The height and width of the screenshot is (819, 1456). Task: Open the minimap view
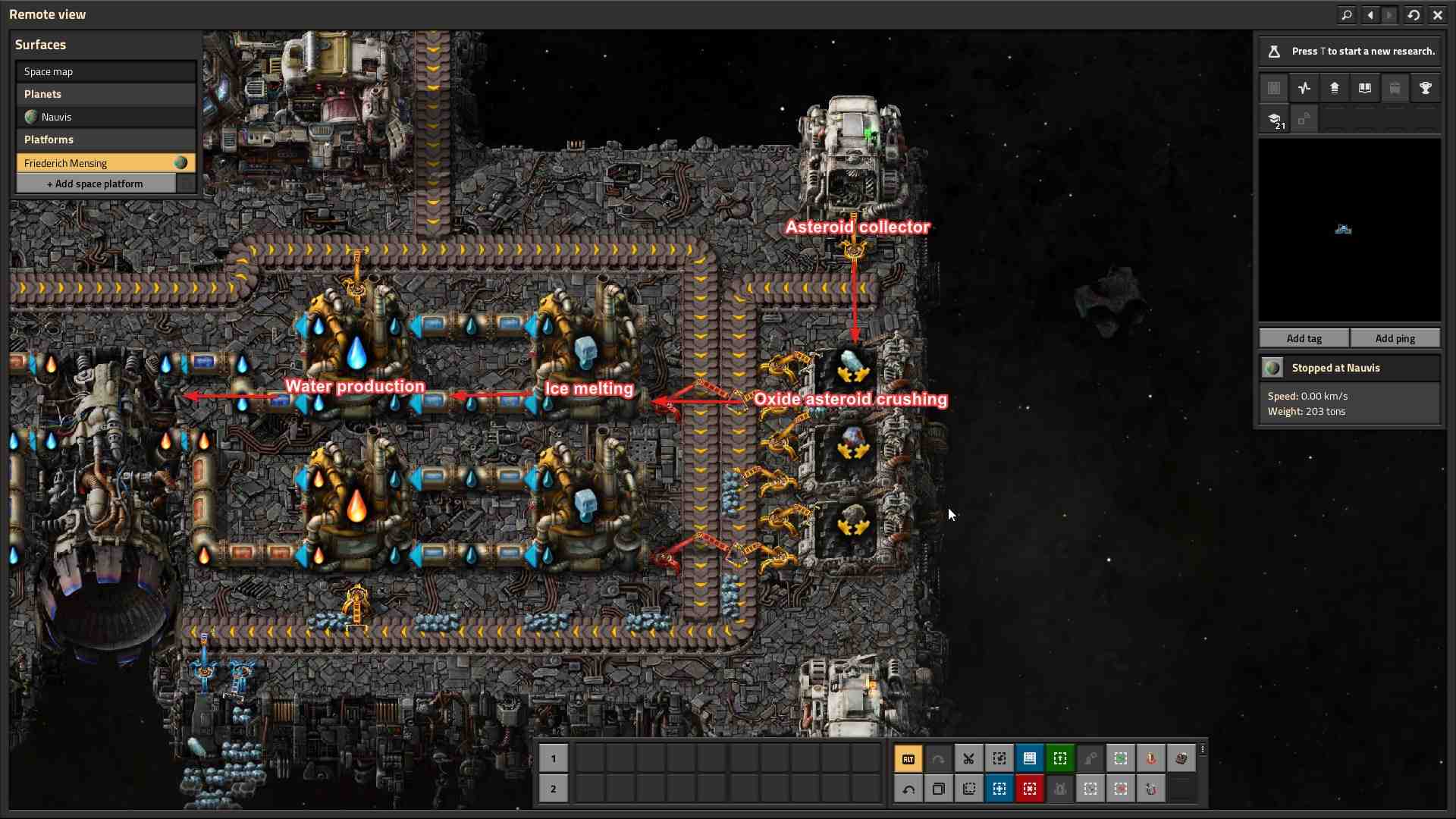1350,230
